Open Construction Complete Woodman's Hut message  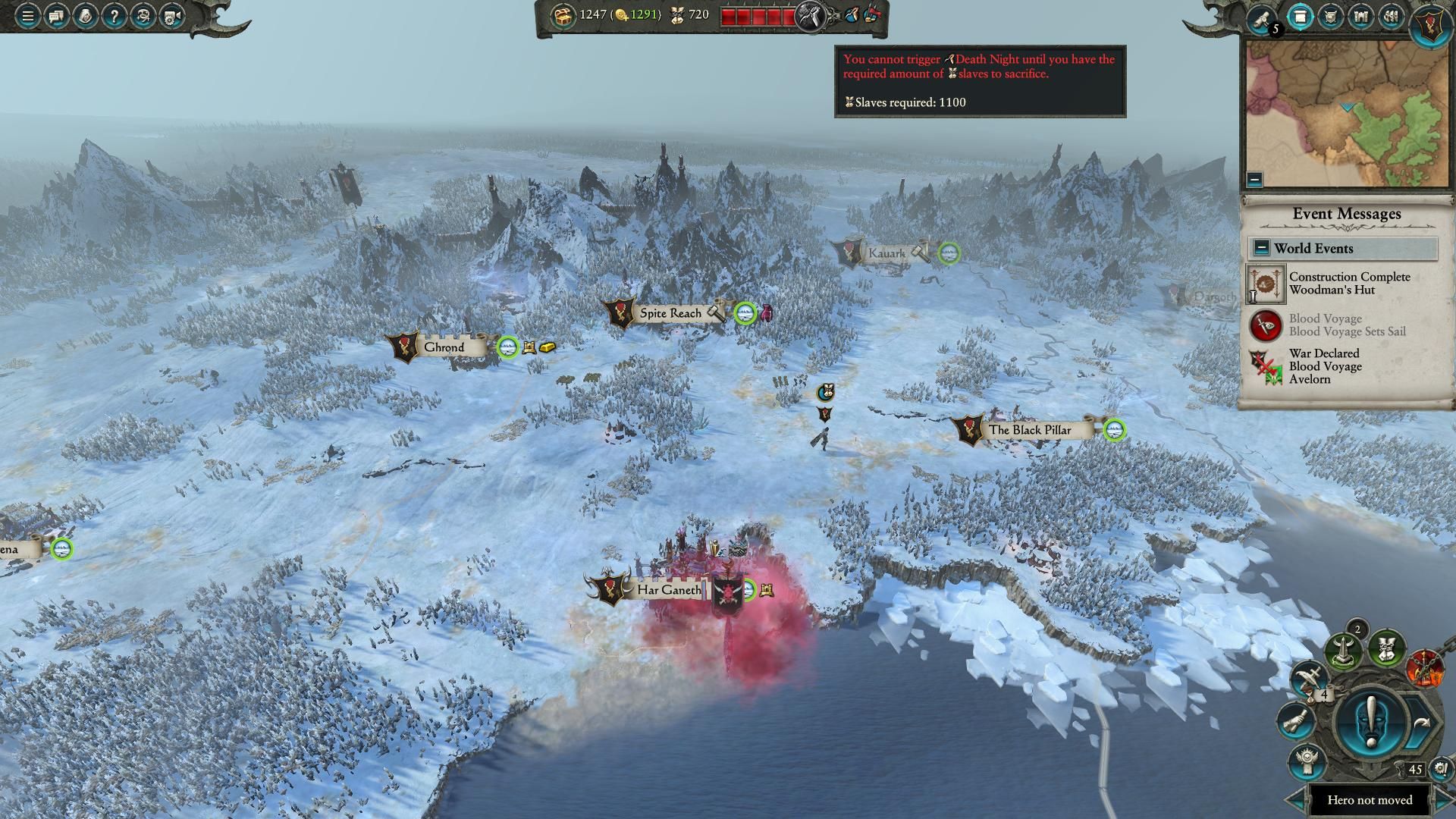click(1348, 284)
